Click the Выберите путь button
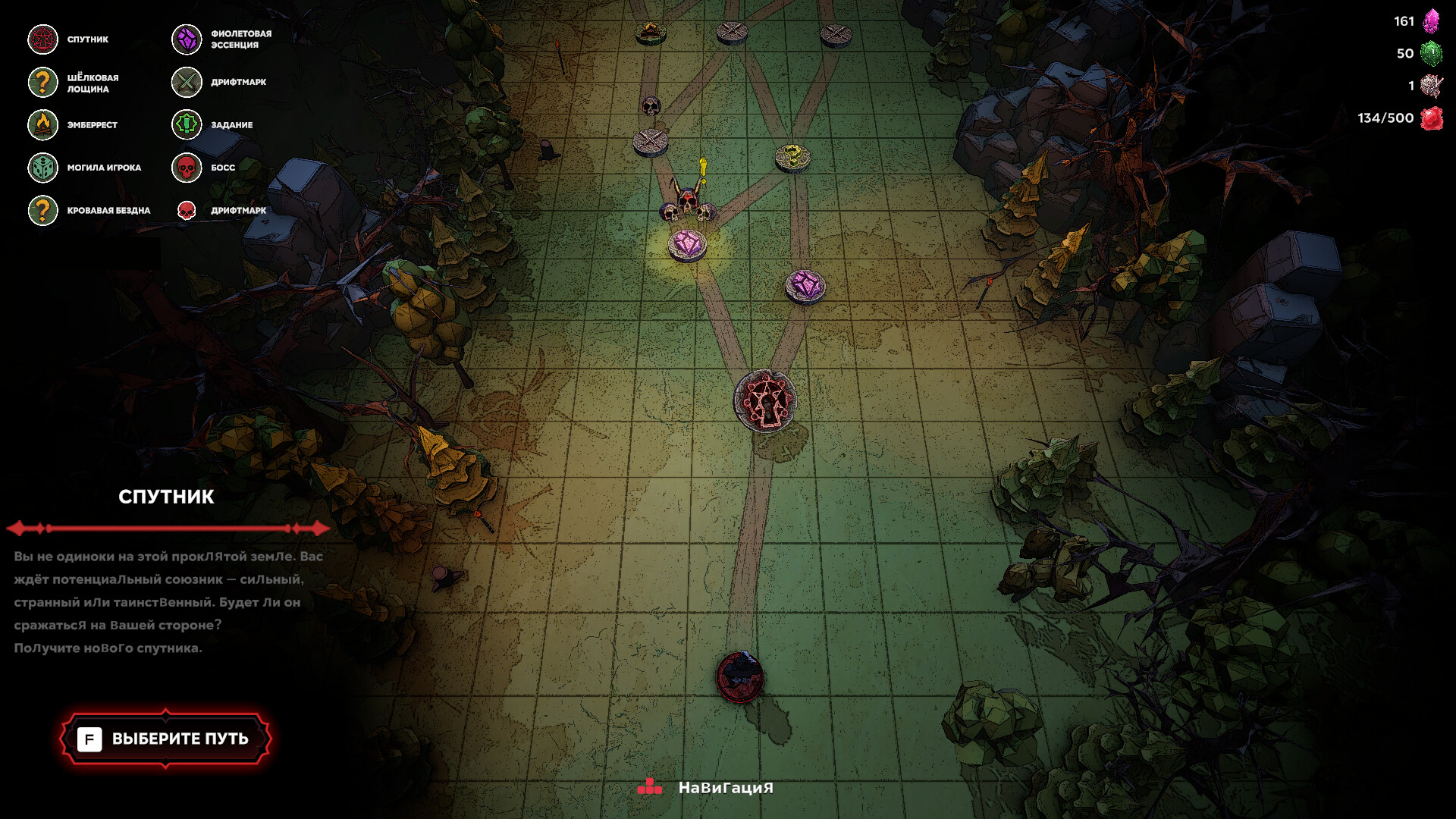1456x819 pixels. point(165,739)
